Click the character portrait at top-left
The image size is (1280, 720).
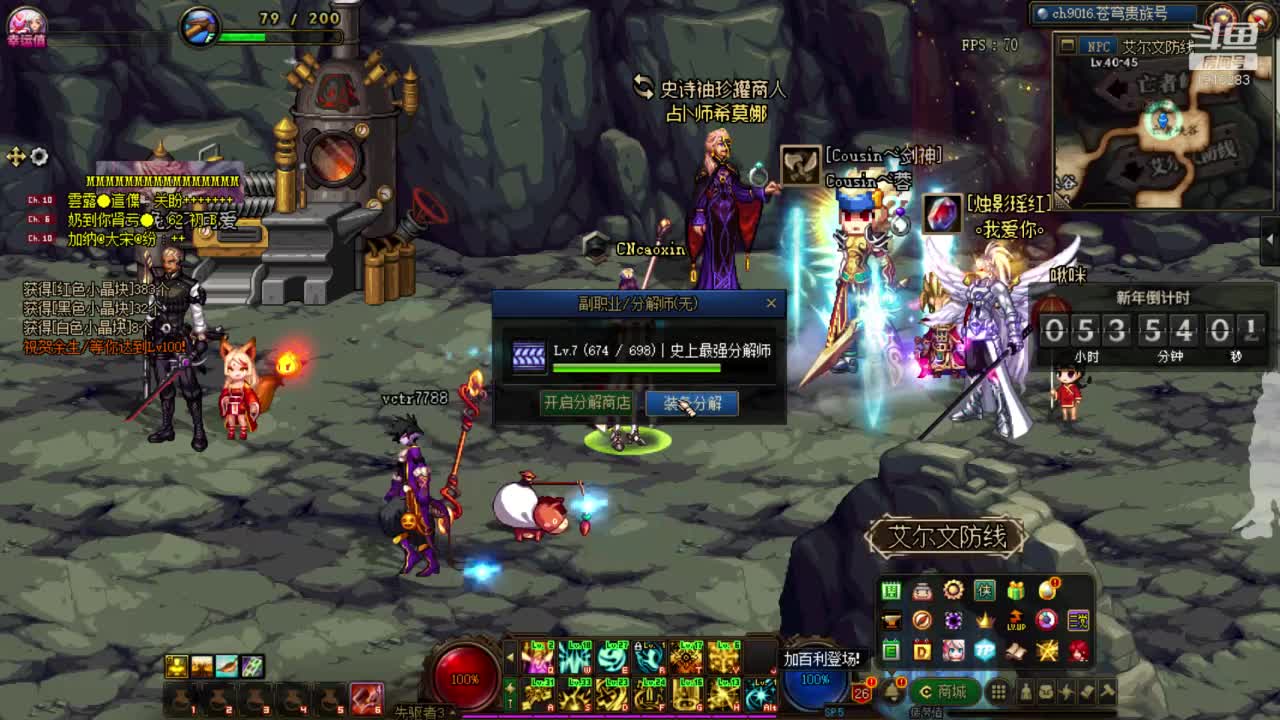coord(25,22)
